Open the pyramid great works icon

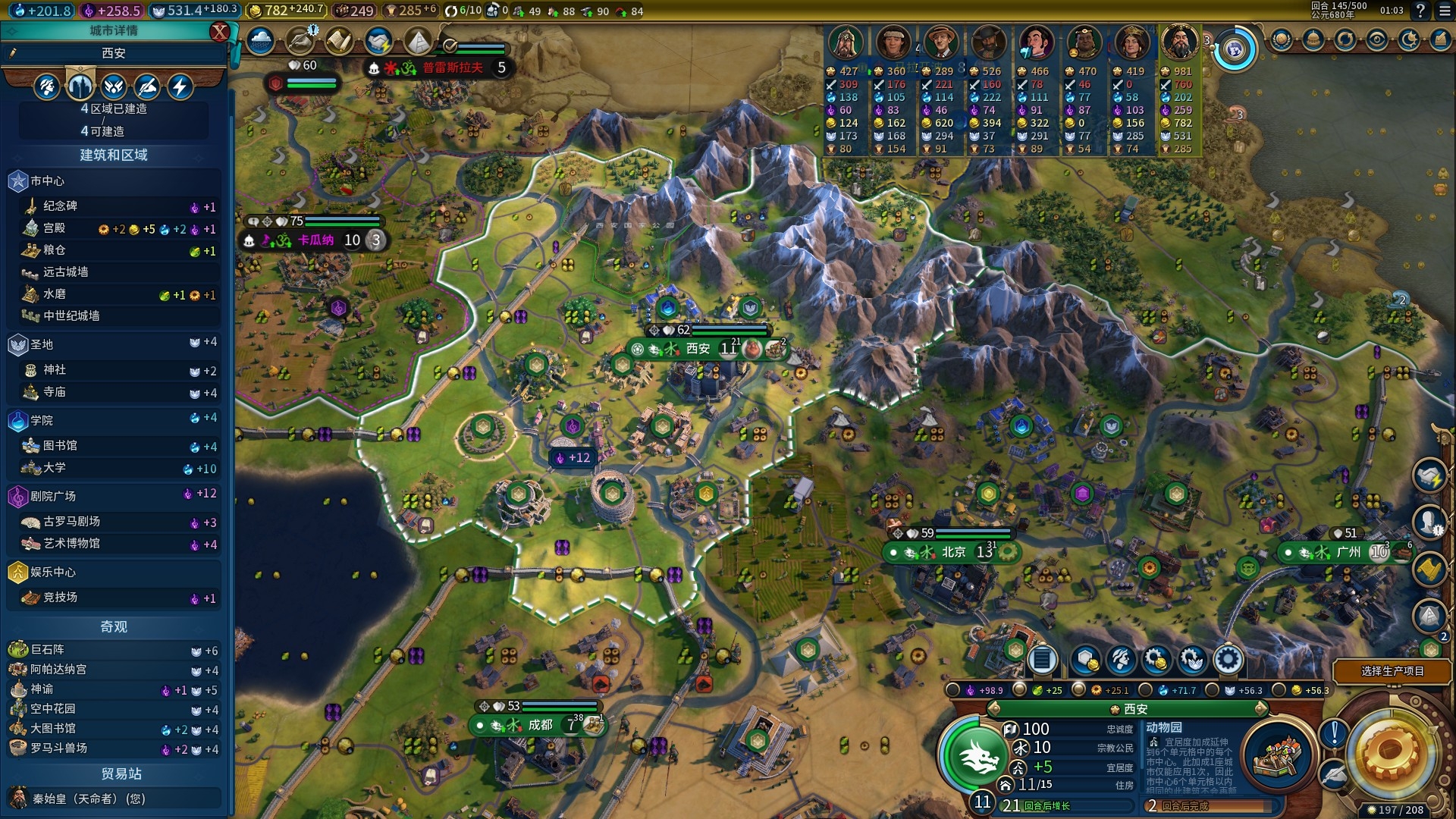[417, 40]
